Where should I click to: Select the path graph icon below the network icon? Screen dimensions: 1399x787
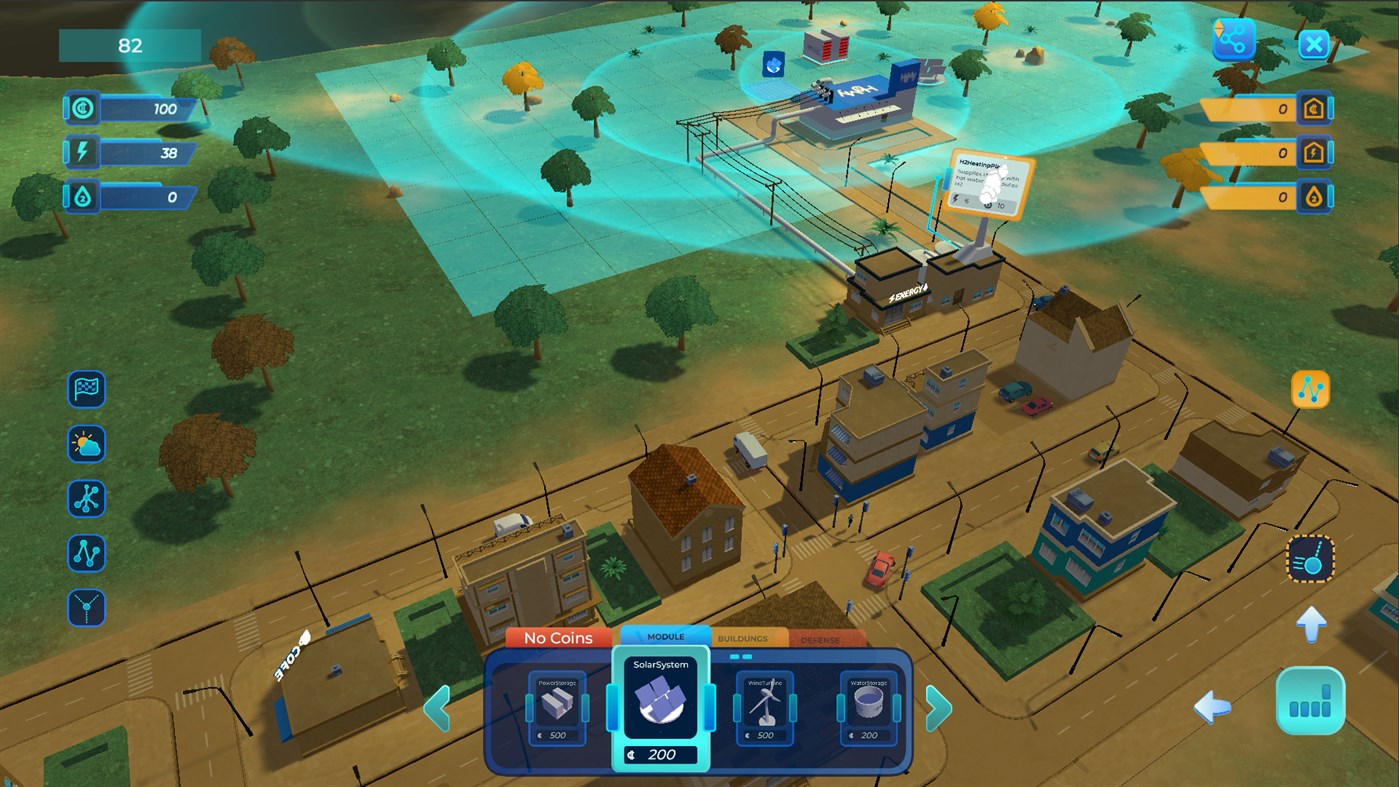(85, 554)
